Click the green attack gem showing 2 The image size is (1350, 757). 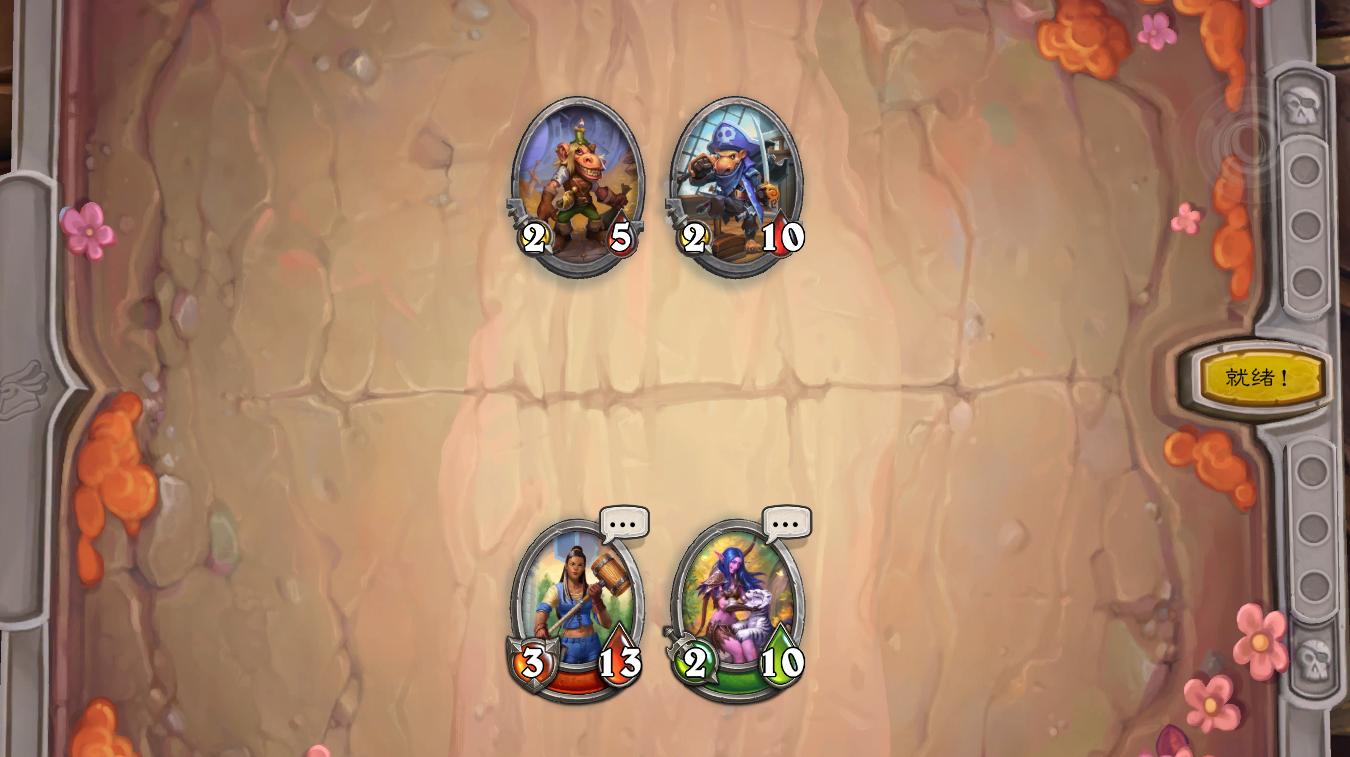695,662
